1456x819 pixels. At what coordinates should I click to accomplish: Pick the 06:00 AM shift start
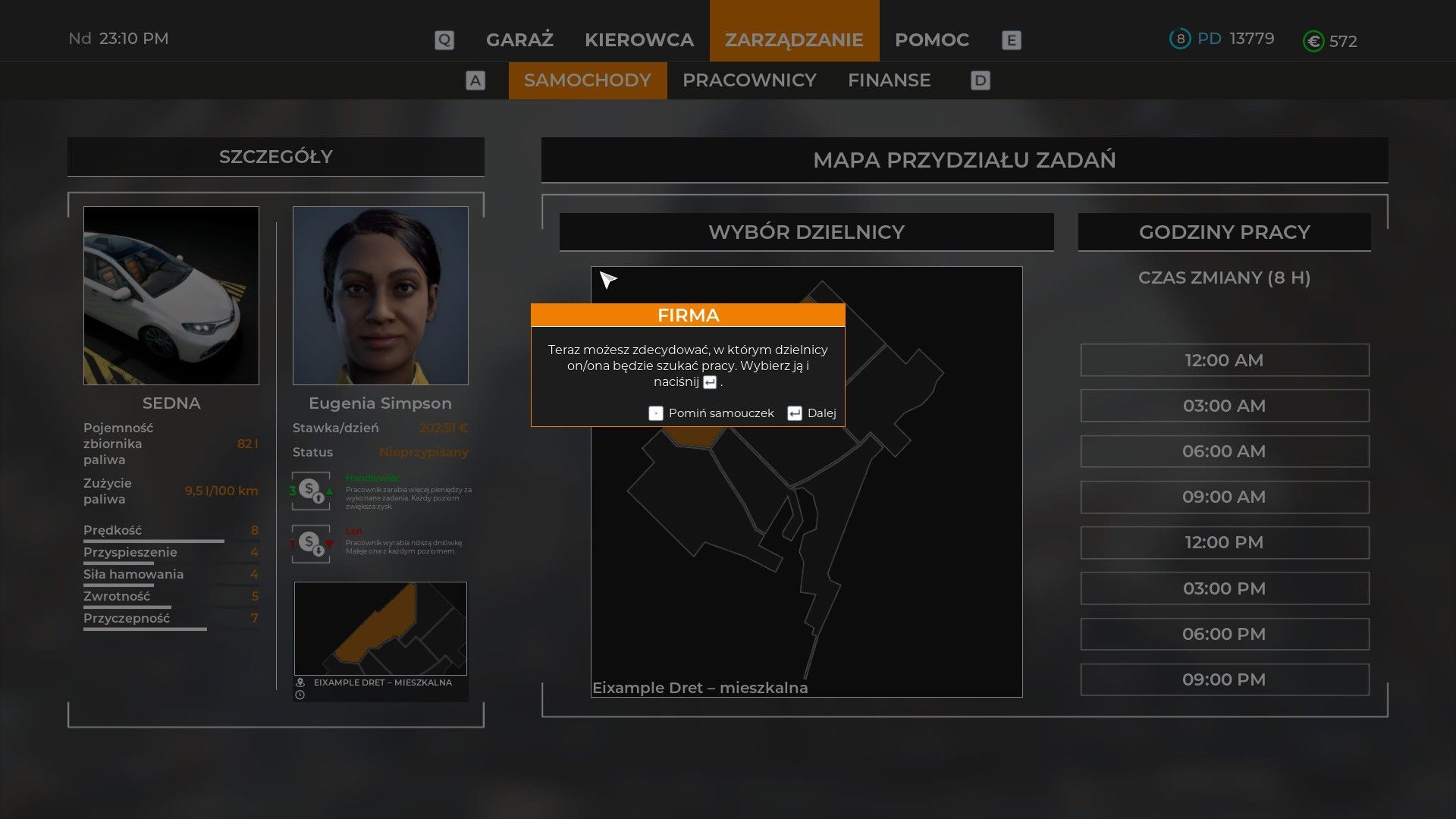[x=1224, y=451]
